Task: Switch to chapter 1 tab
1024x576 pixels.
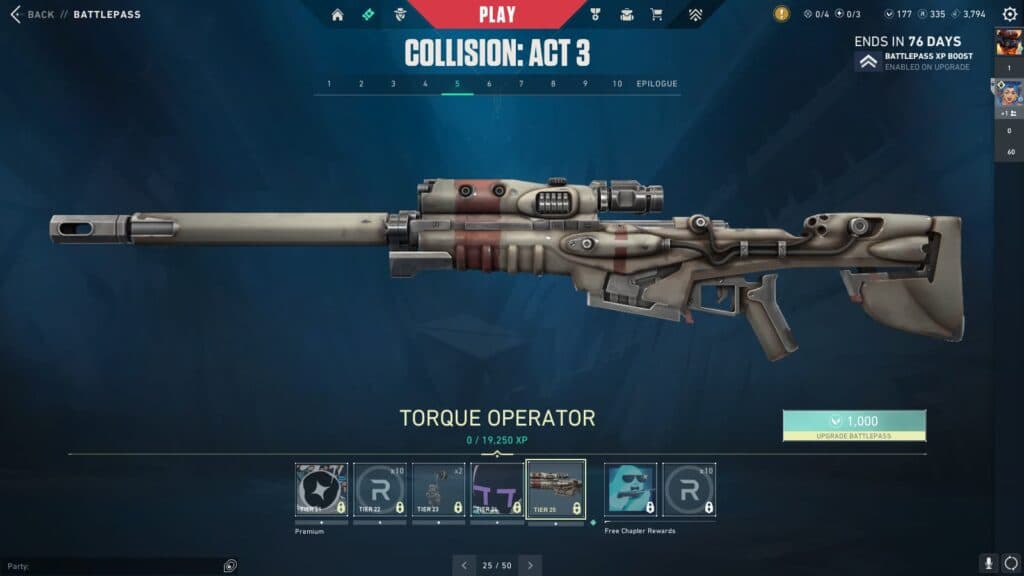Action: click(x=329, y=84)
